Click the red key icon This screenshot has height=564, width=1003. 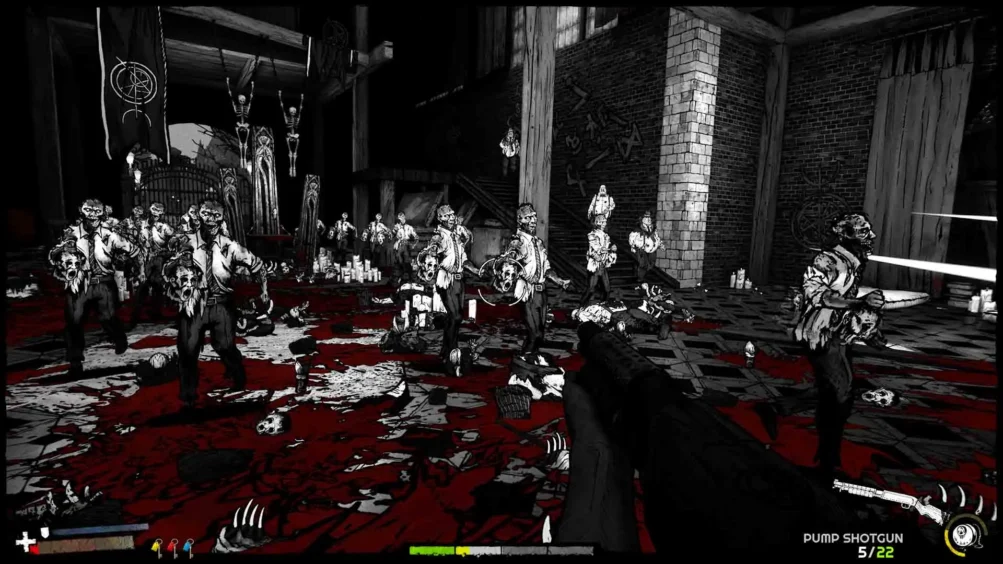[172, 546]
